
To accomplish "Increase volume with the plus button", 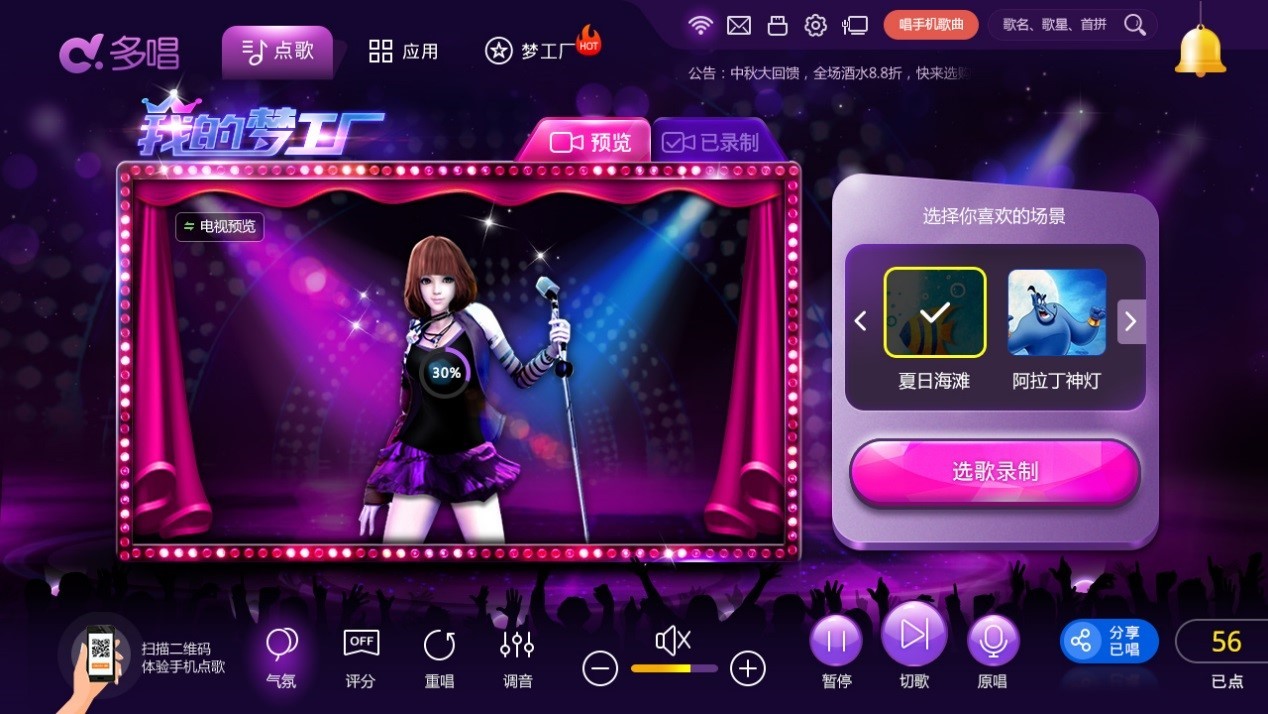I will click(747, 668).
